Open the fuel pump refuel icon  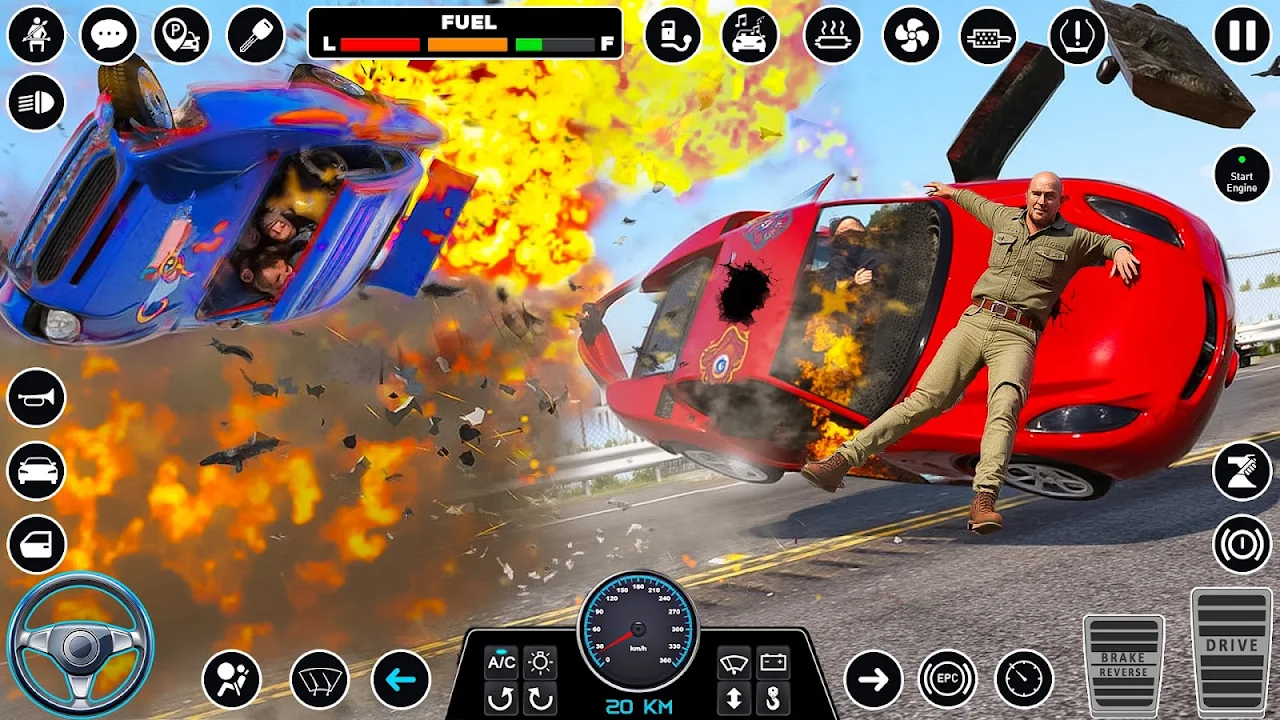[673, 35]
